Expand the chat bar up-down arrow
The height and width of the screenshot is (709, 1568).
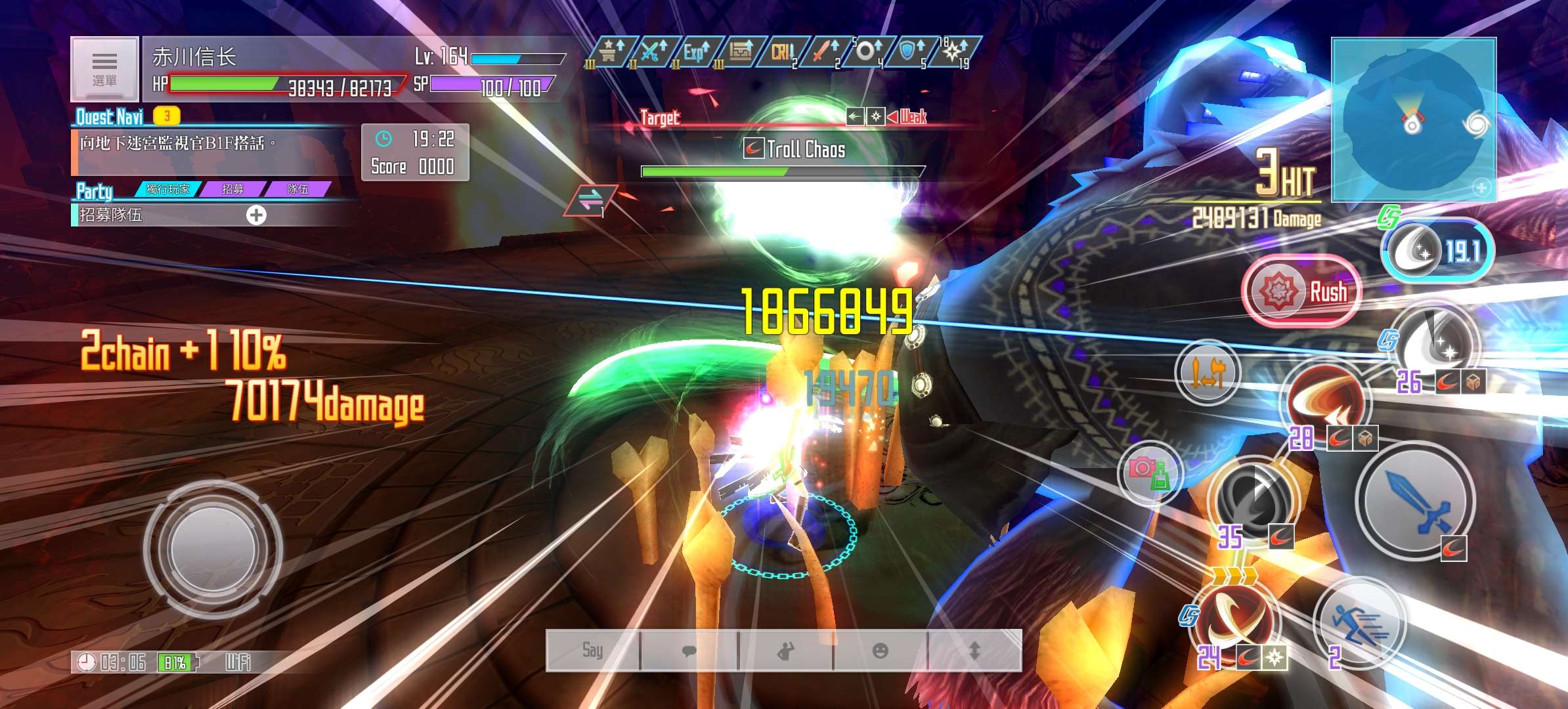pyautogui.click(x=974, y=651)
